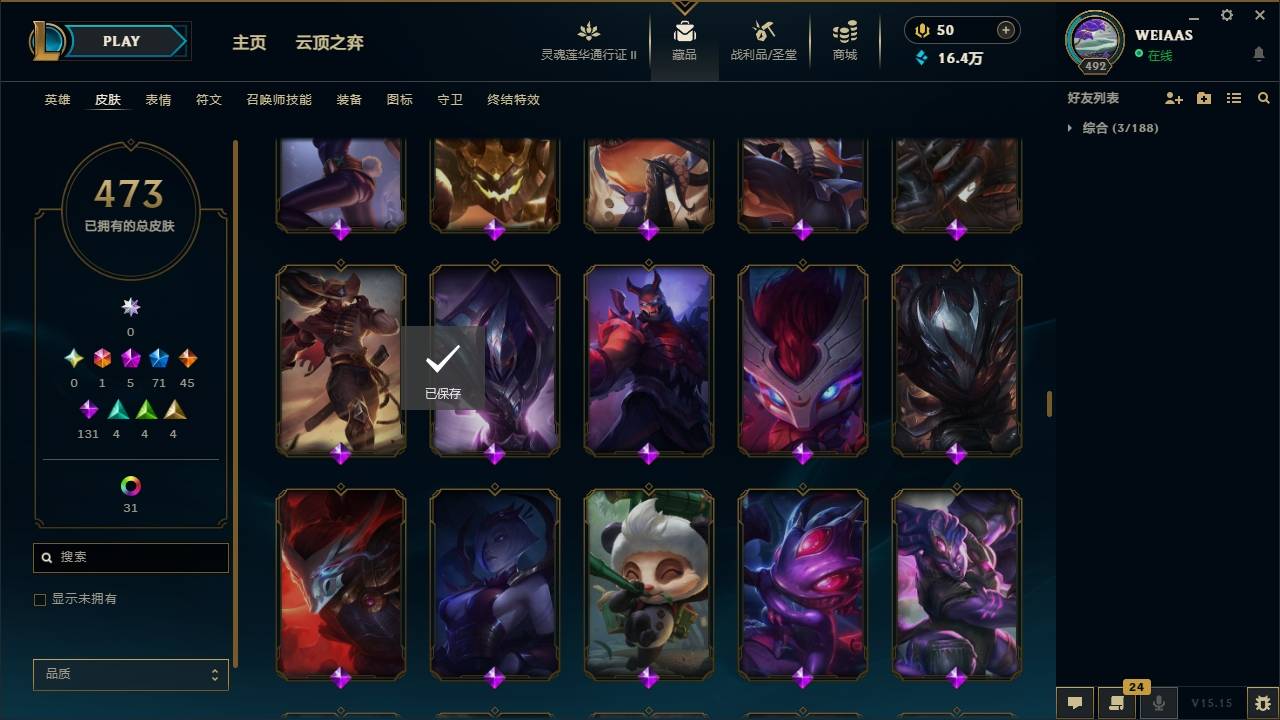Switch friend list view mode
The width and height of the screenshot is (1280, 720).
[x=1233, y=98]
